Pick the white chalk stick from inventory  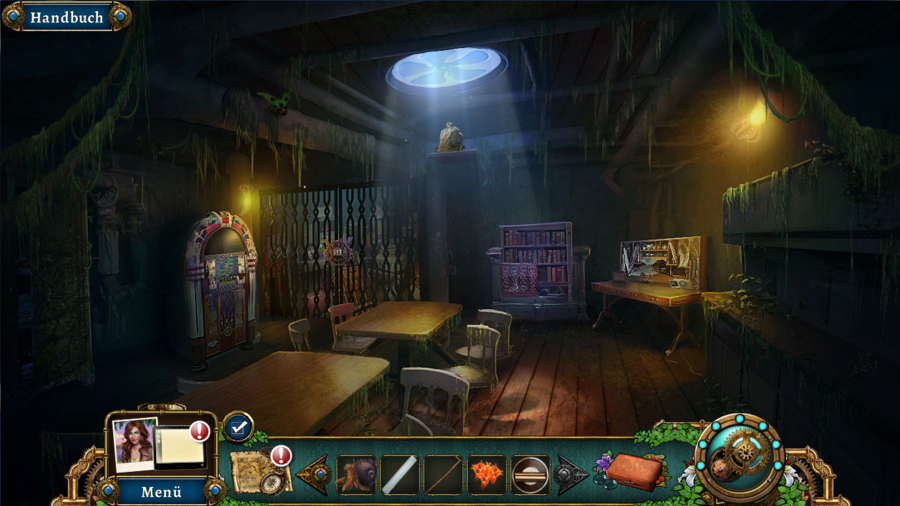399,474
